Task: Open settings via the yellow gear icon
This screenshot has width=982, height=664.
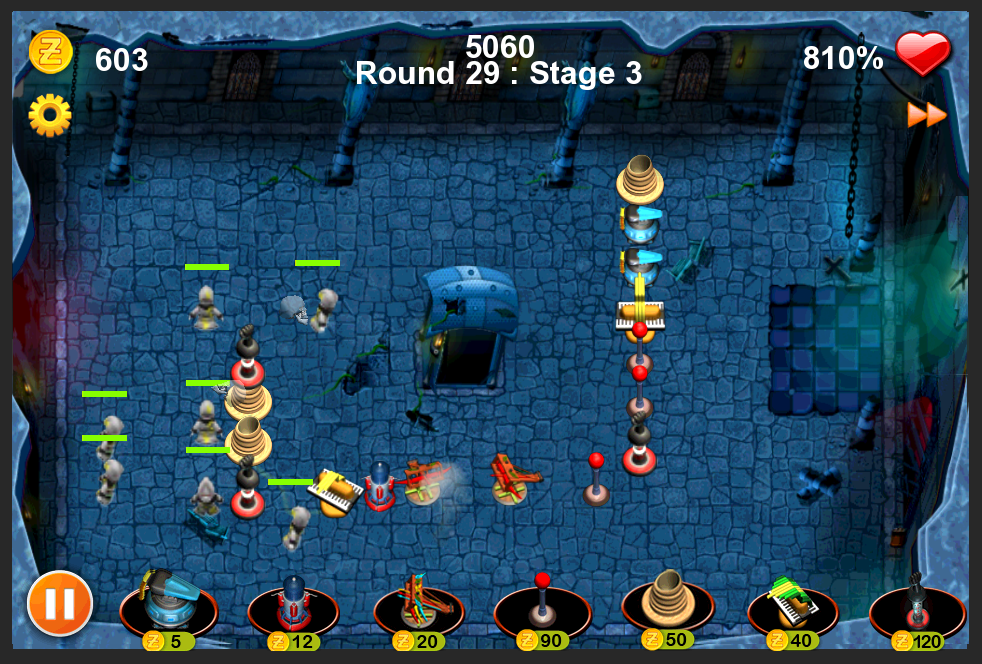Action: click(50, 115)
